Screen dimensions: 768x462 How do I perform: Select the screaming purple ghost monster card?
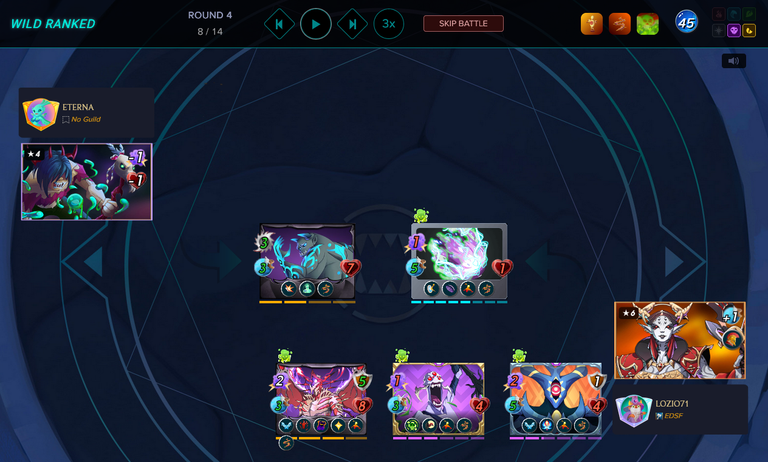(x=439, y=398)
